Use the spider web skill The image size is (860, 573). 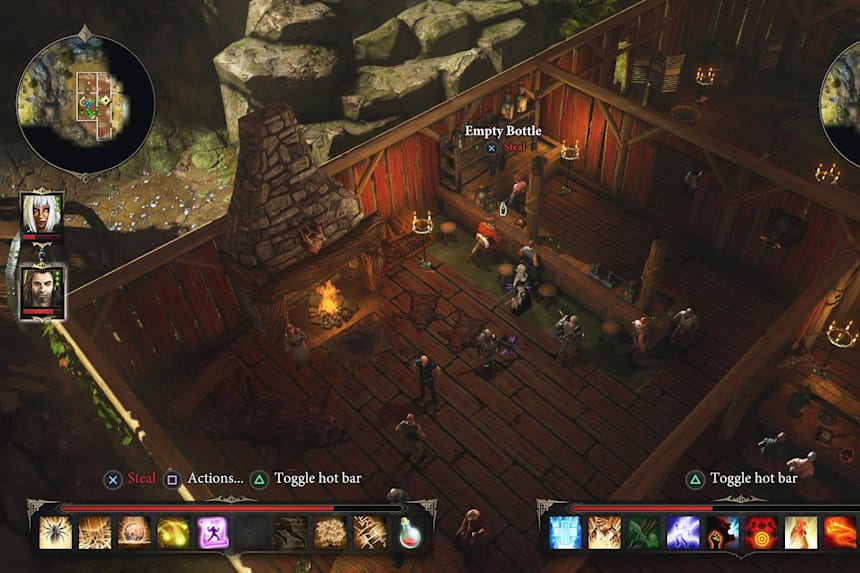click(94, 532)
